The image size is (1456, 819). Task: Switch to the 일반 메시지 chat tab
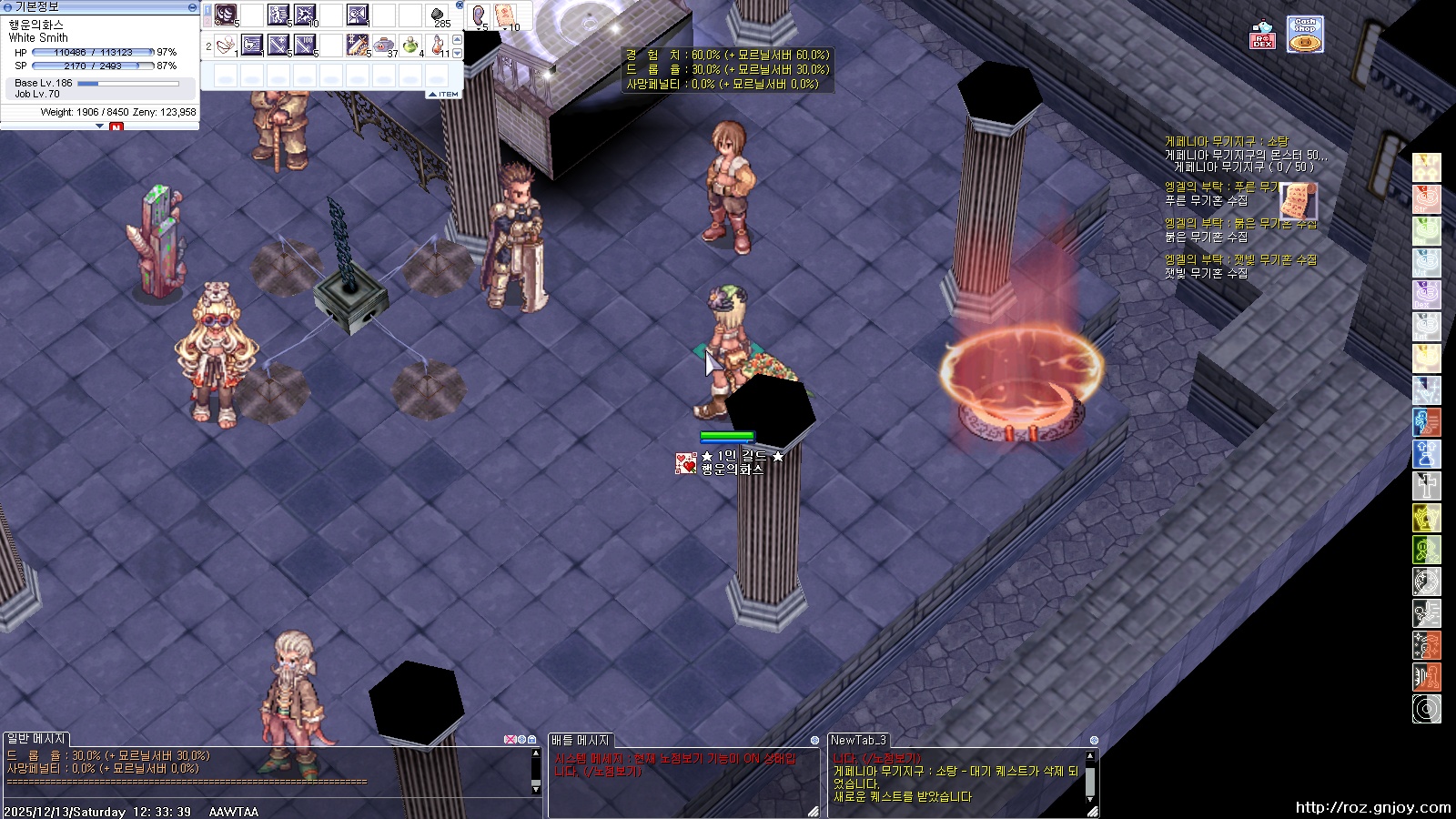(36, 739)
